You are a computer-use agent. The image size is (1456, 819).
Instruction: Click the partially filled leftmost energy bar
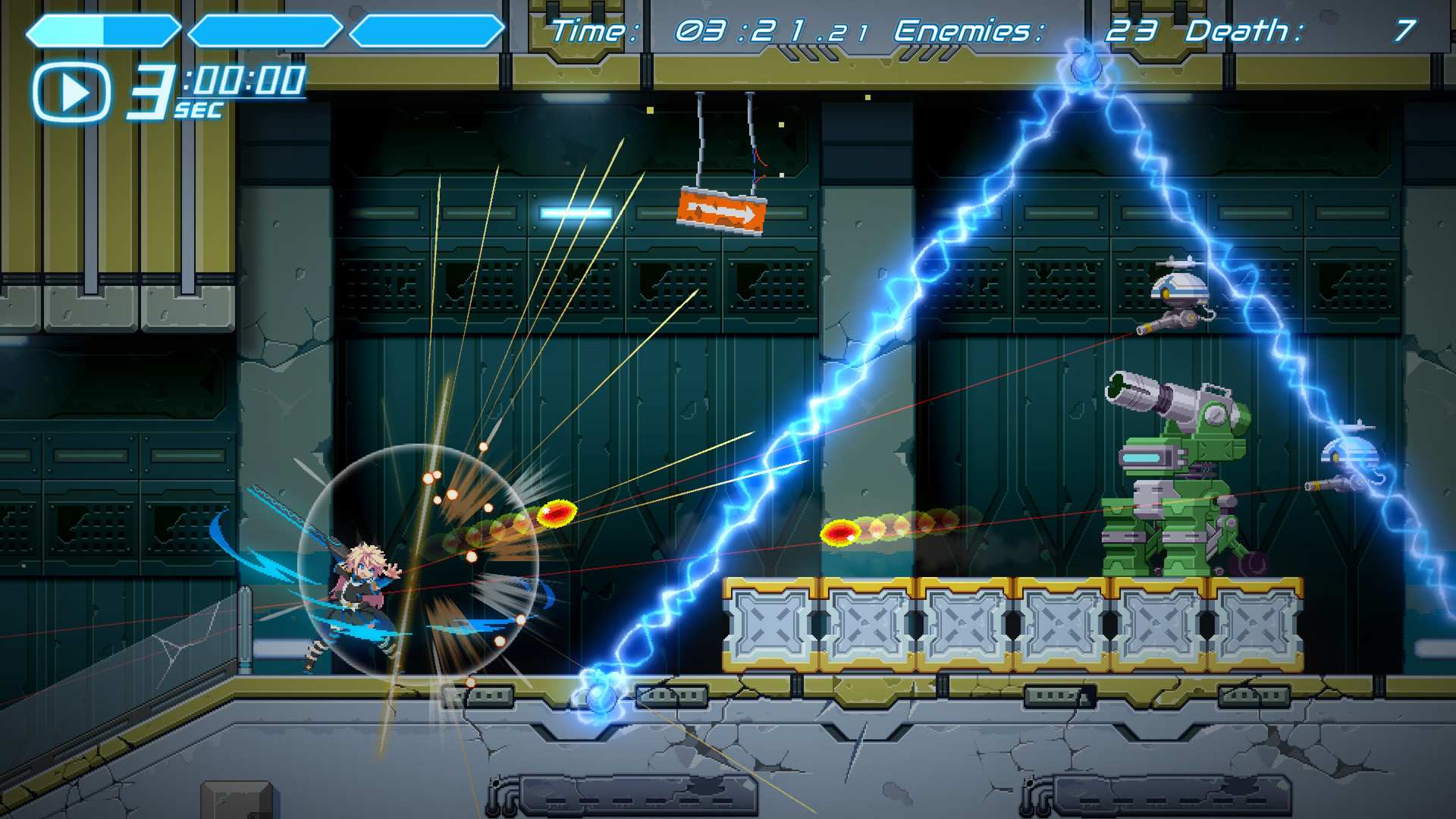[102, 30]
